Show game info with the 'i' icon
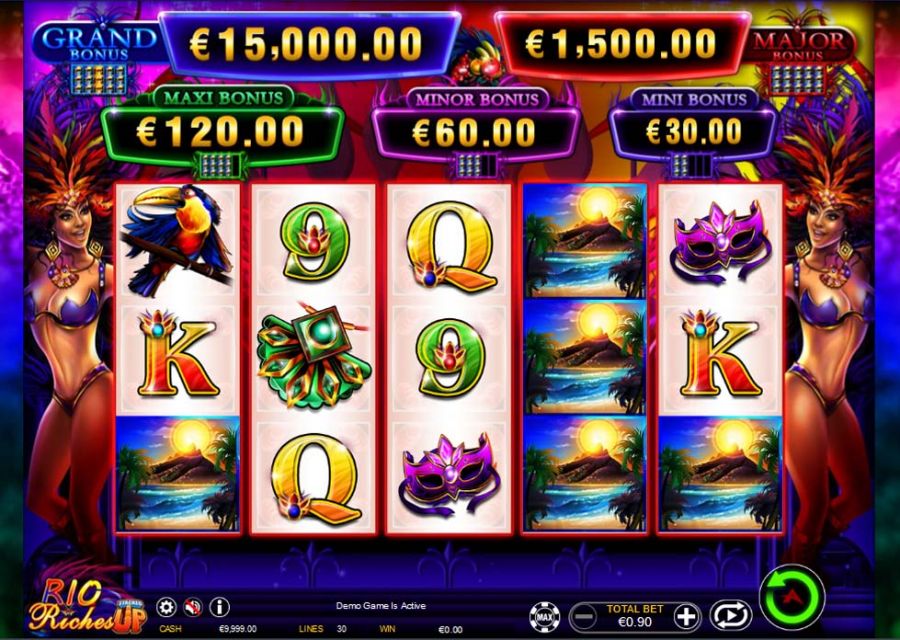 click(219, 607)
